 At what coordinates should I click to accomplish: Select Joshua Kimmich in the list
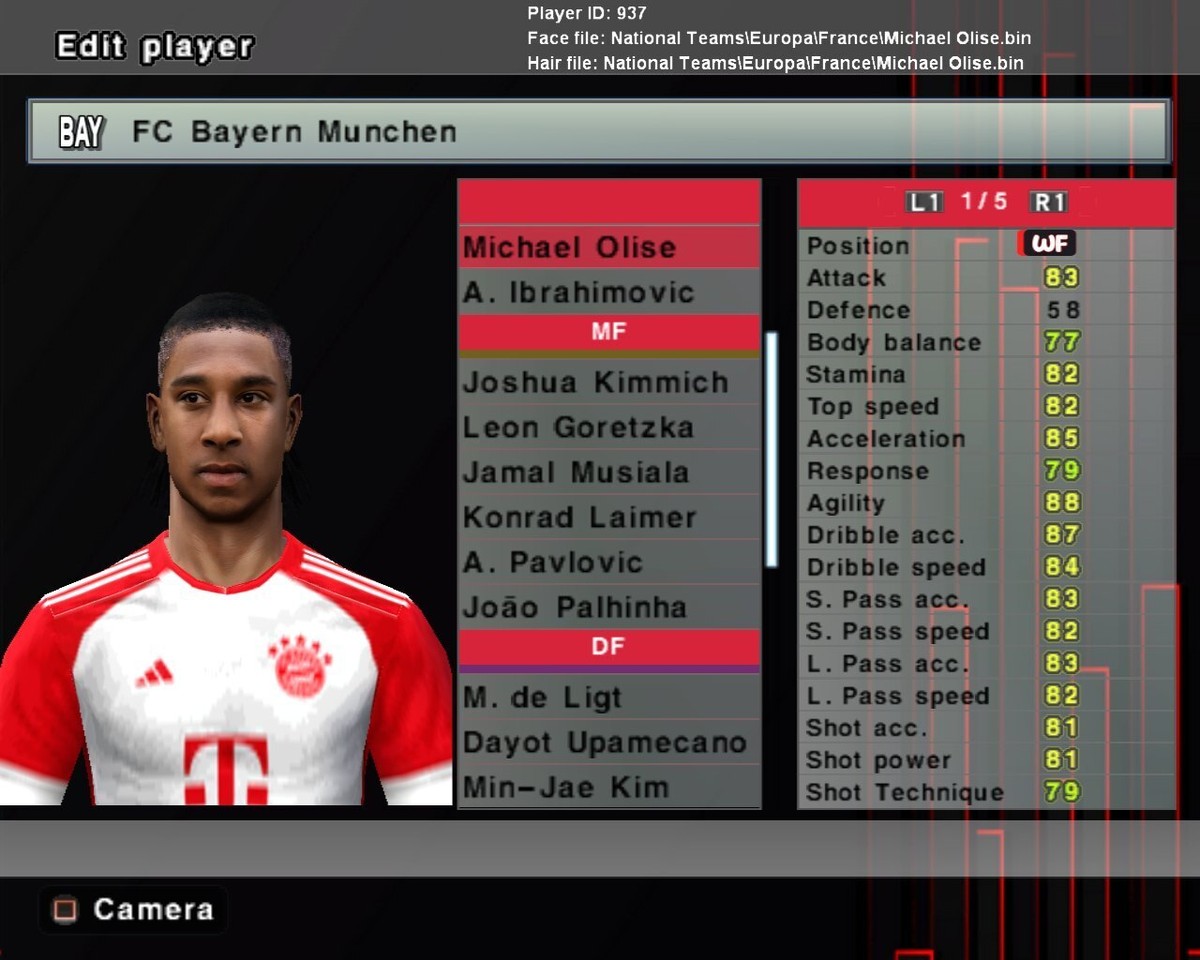[608, 382]
